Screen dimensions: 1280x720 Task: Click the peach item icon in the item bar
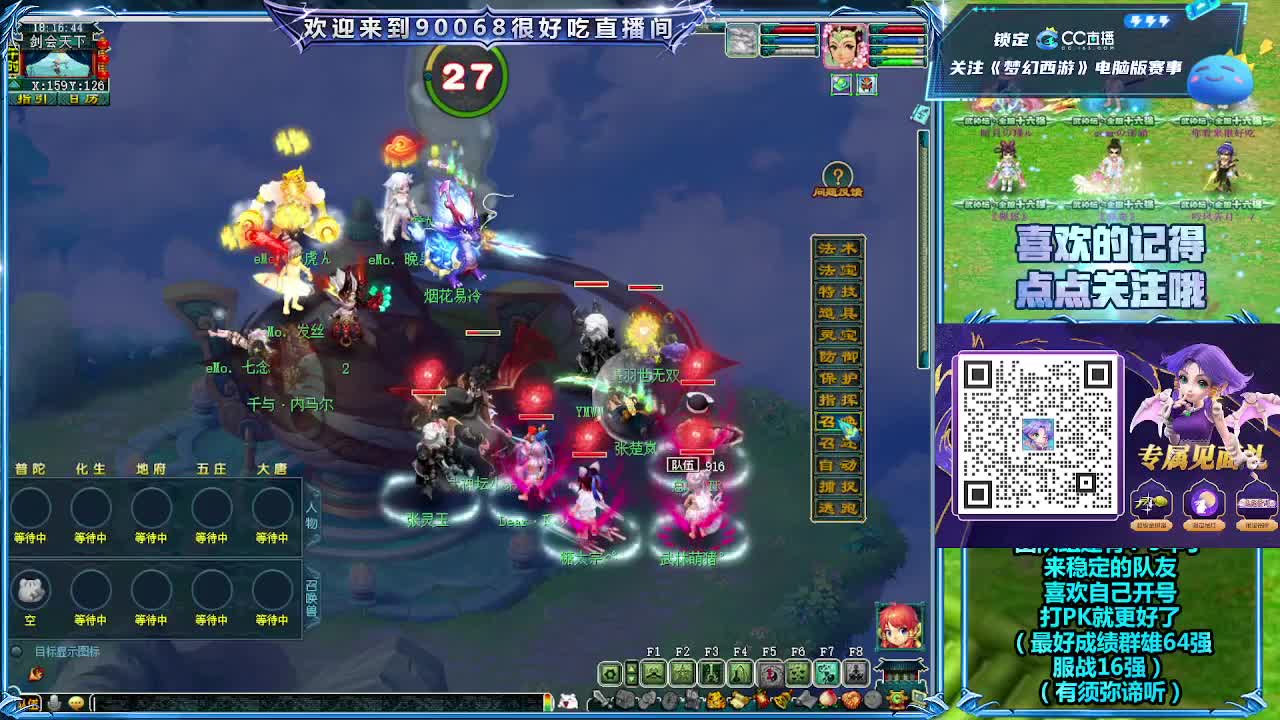coord(829,698)
